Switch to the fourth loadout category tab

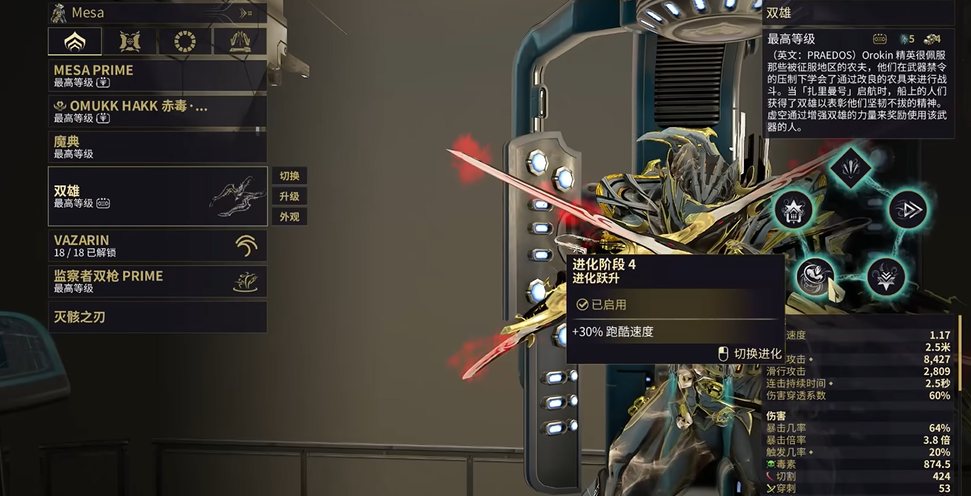pyautogui.click(x=240, y=41)
